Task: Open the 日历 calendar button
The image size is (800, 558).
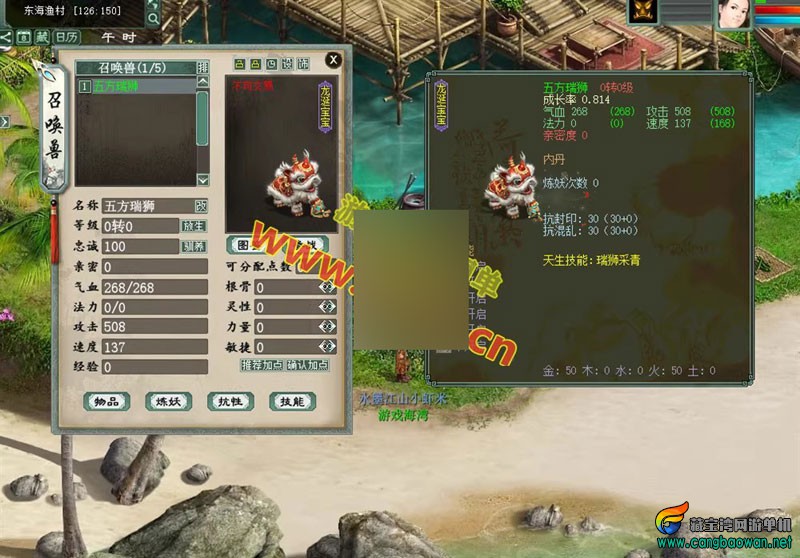Action: (66, 36)
